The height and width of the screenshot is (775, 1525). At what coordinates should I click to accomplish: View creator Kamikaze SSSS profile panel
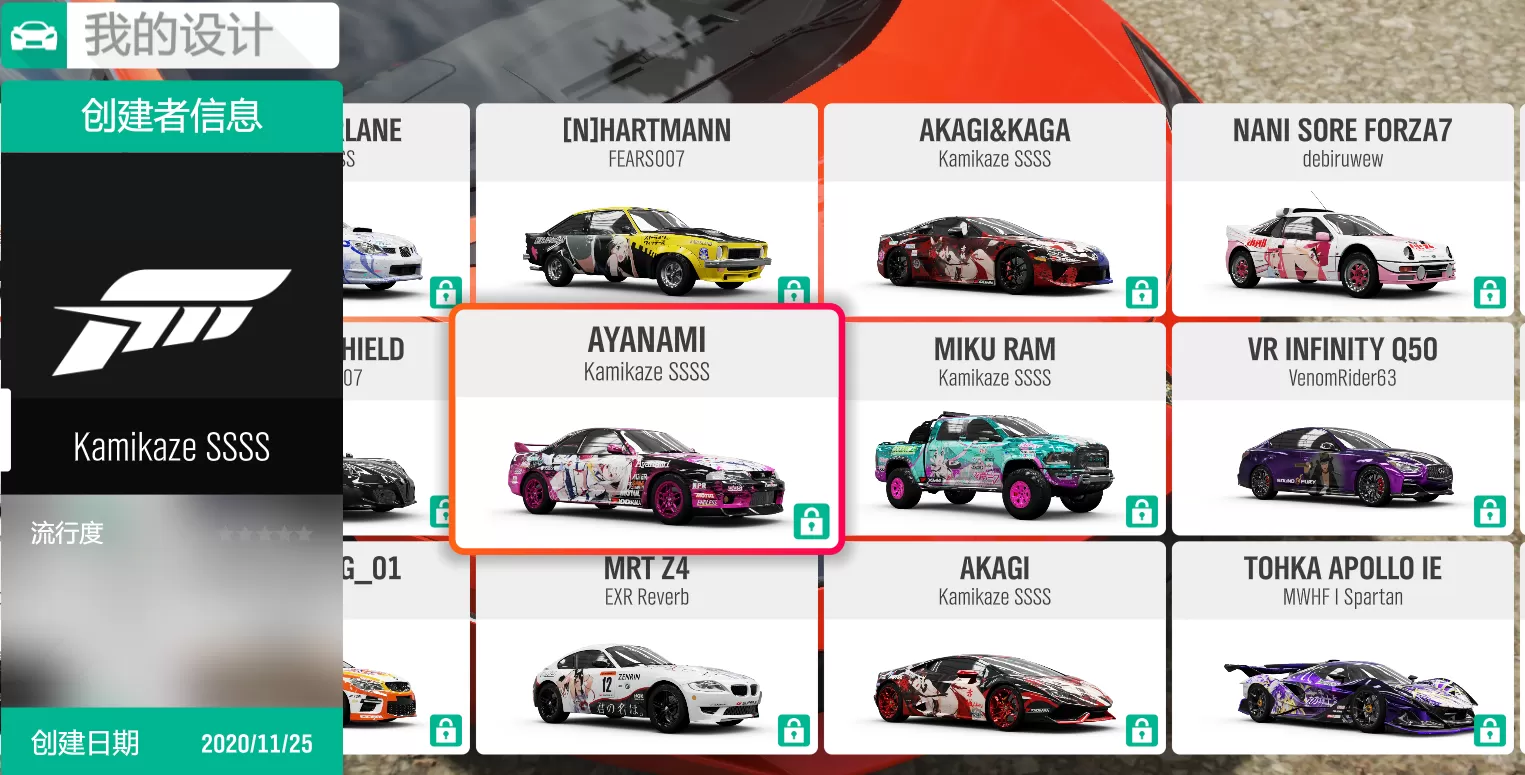pyautogui.click(x=171, y=446)
